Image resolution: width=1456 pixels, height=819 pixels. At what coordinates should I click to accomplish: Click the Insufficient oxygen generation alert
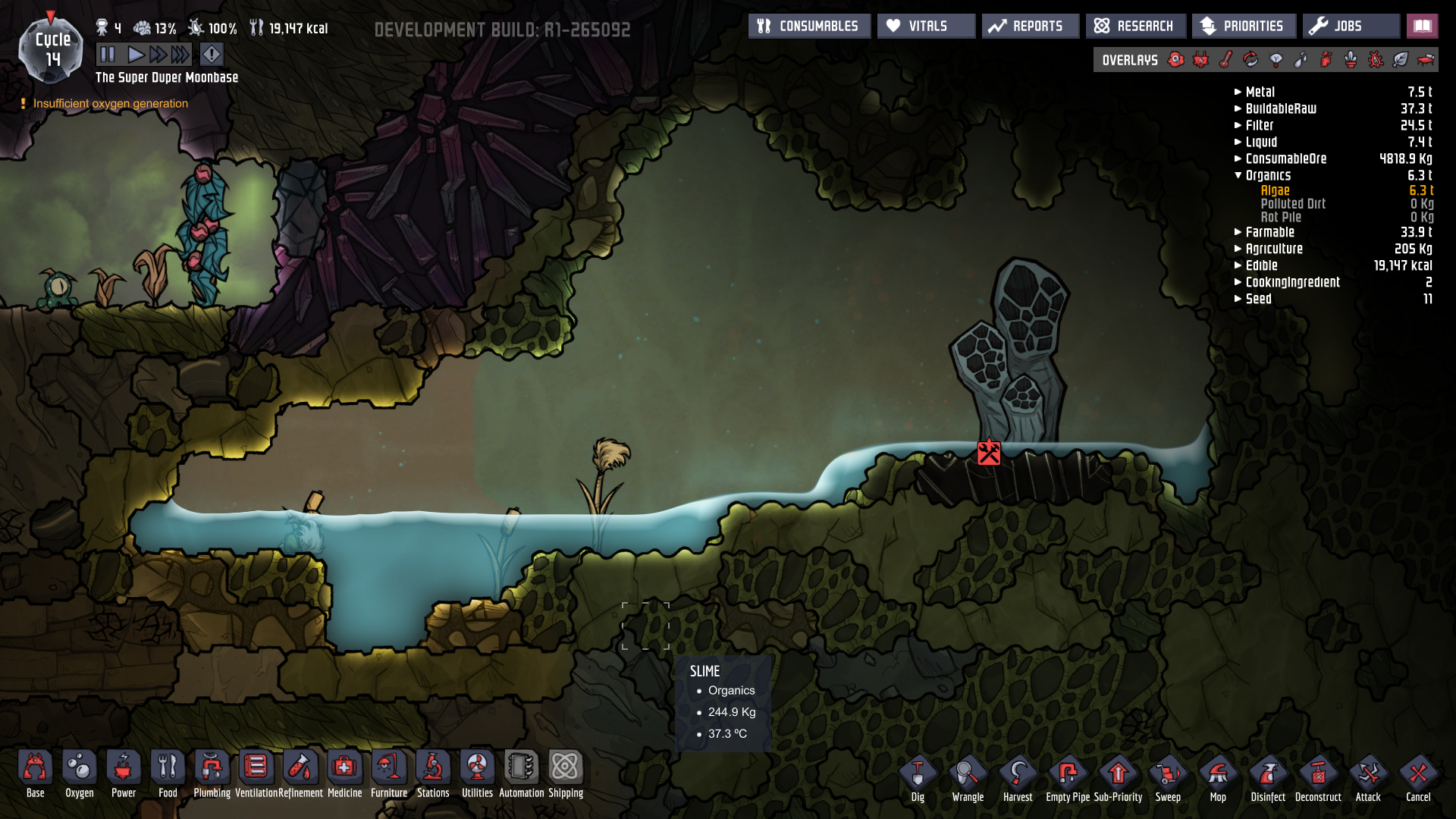111,103
